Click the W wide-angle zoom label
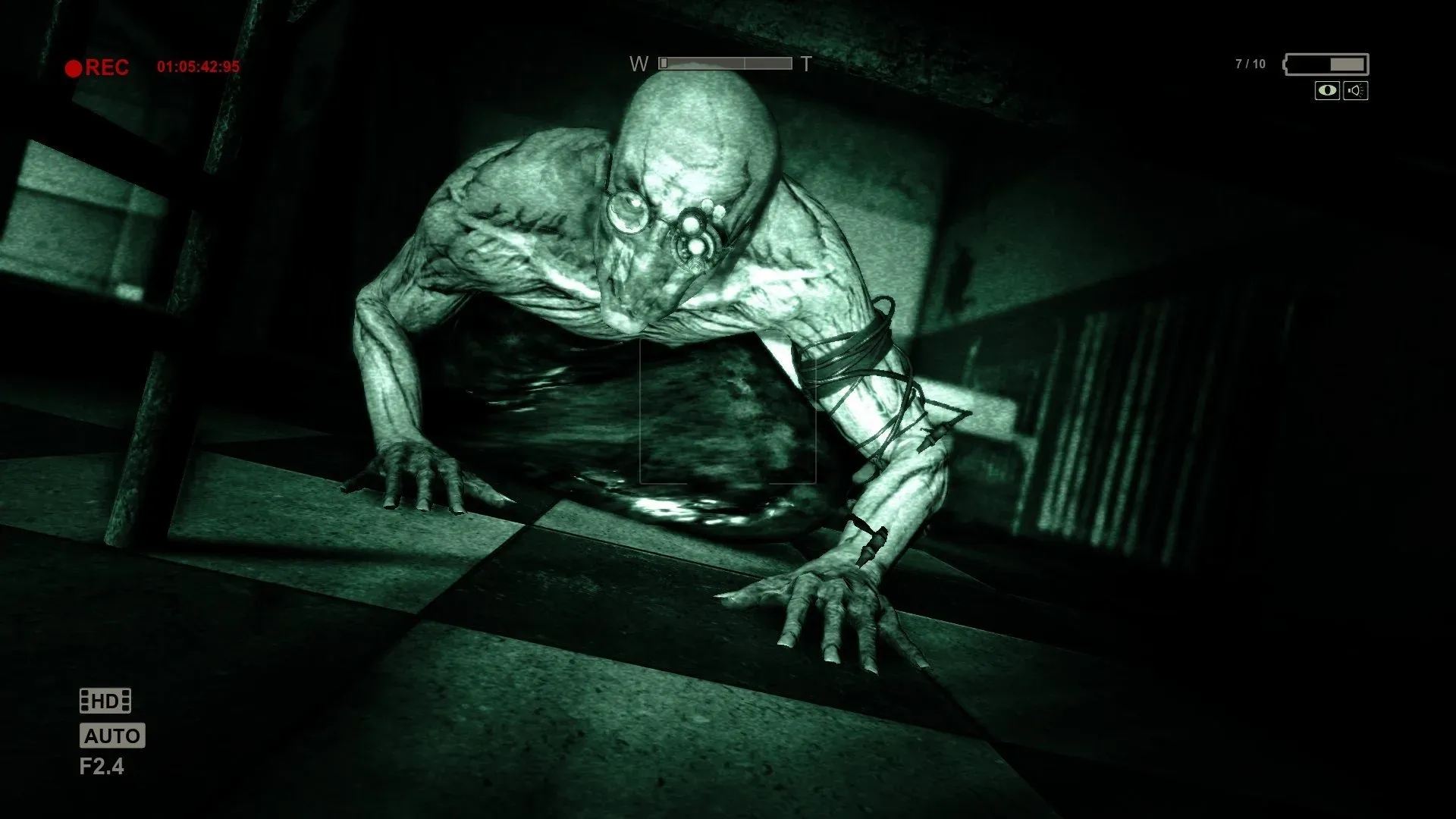 [x=639, y=64]
